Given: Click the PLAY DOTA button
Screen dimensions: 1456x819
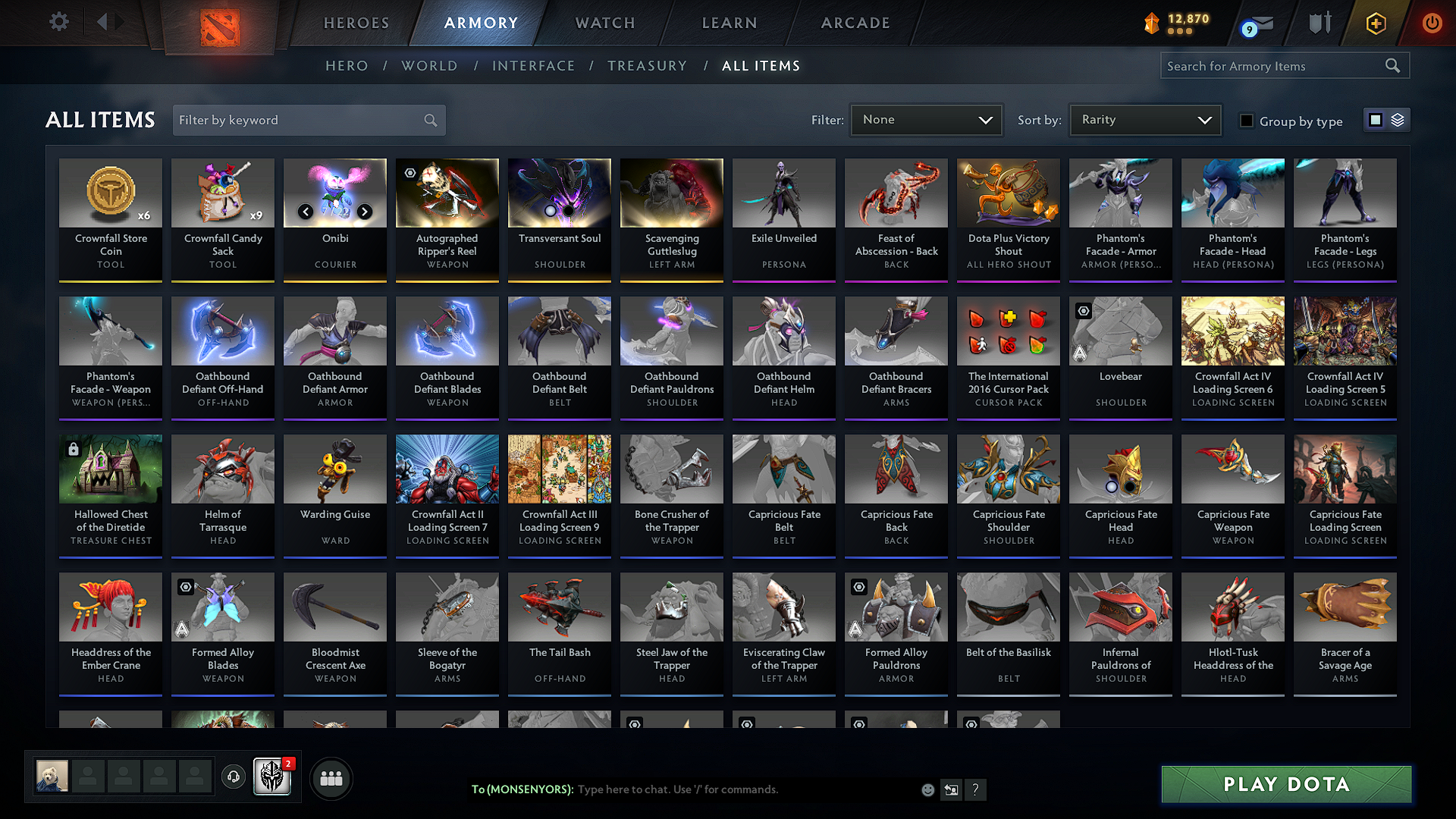Looking at the screenshot, I should coord(1285,784).
